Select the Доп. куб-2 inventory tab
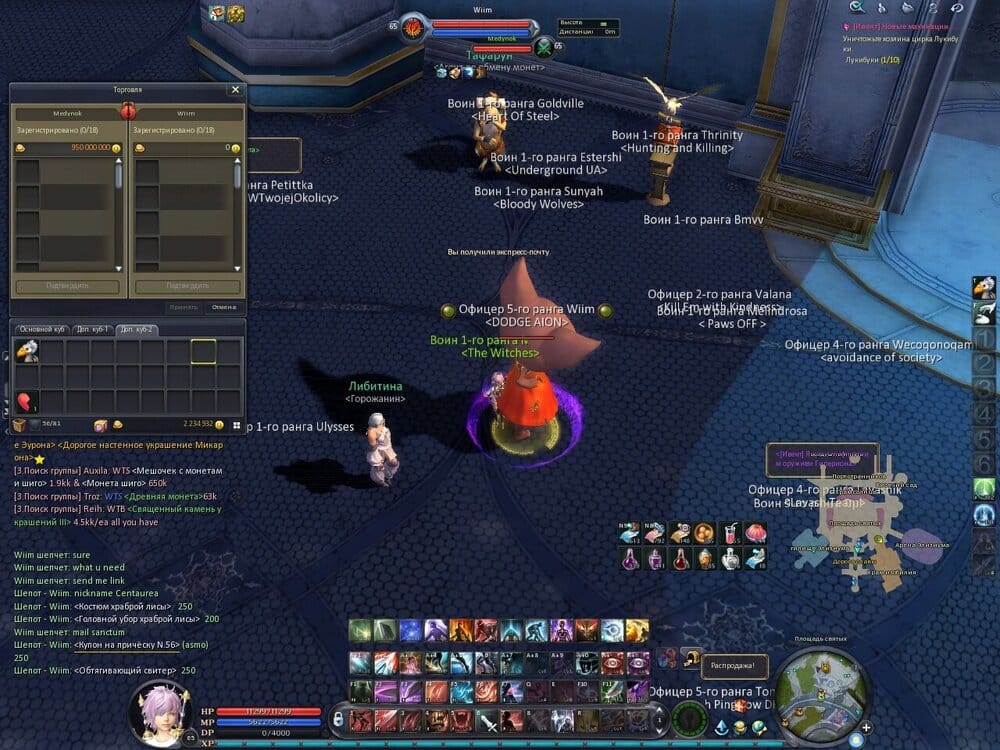The height and width of the screenshot is (750, 1000). [136, 329]
